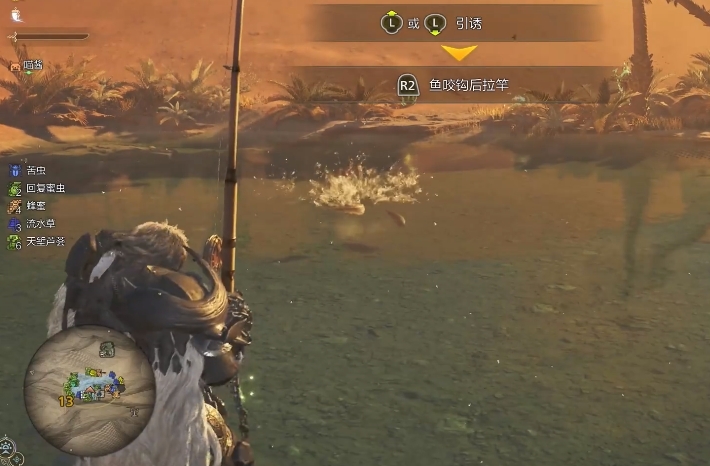Screen dimensions: 710x466
Task: Open the circular minimap
Action: (90, 391)
